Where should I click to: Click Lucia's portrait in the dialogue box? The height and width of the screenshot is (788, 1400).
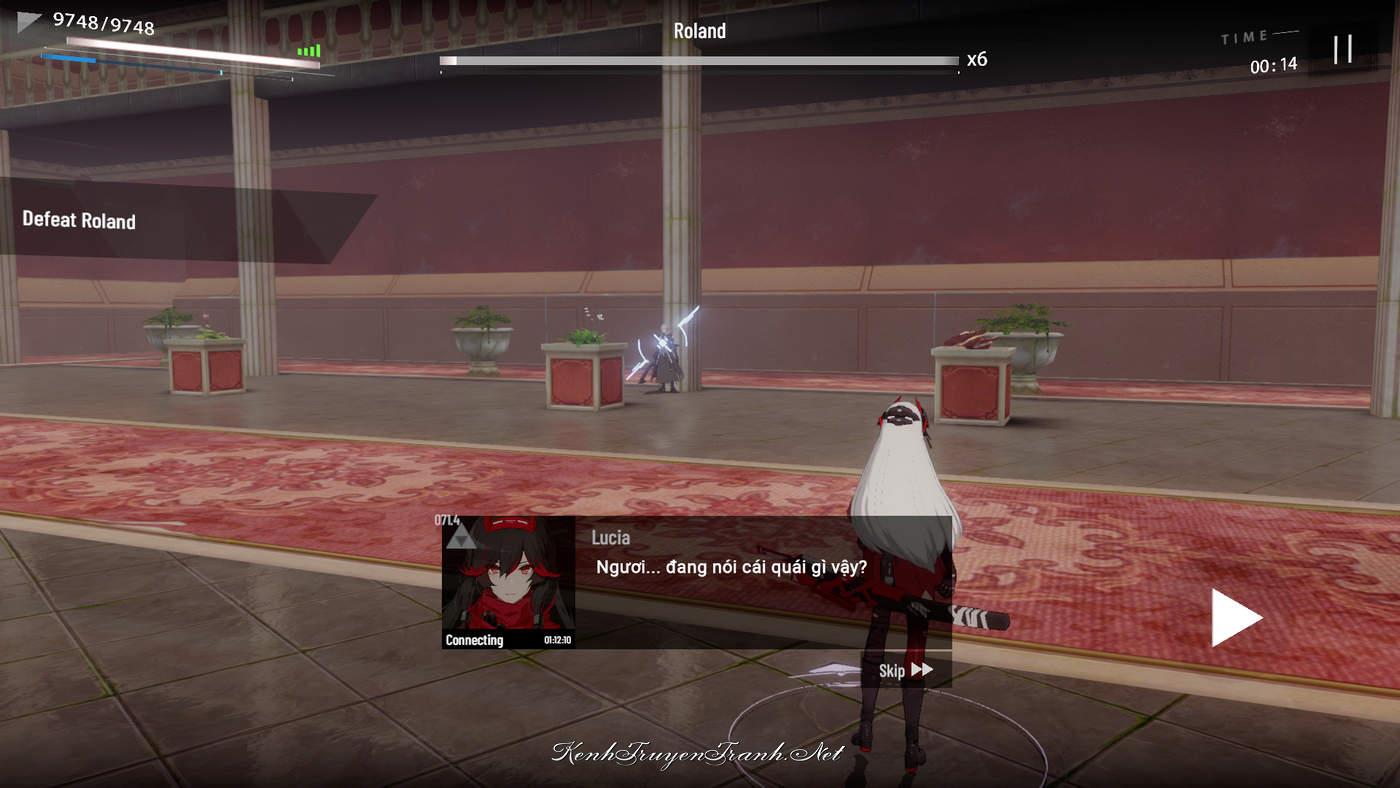pyautogui.click(x=508, y=582)
